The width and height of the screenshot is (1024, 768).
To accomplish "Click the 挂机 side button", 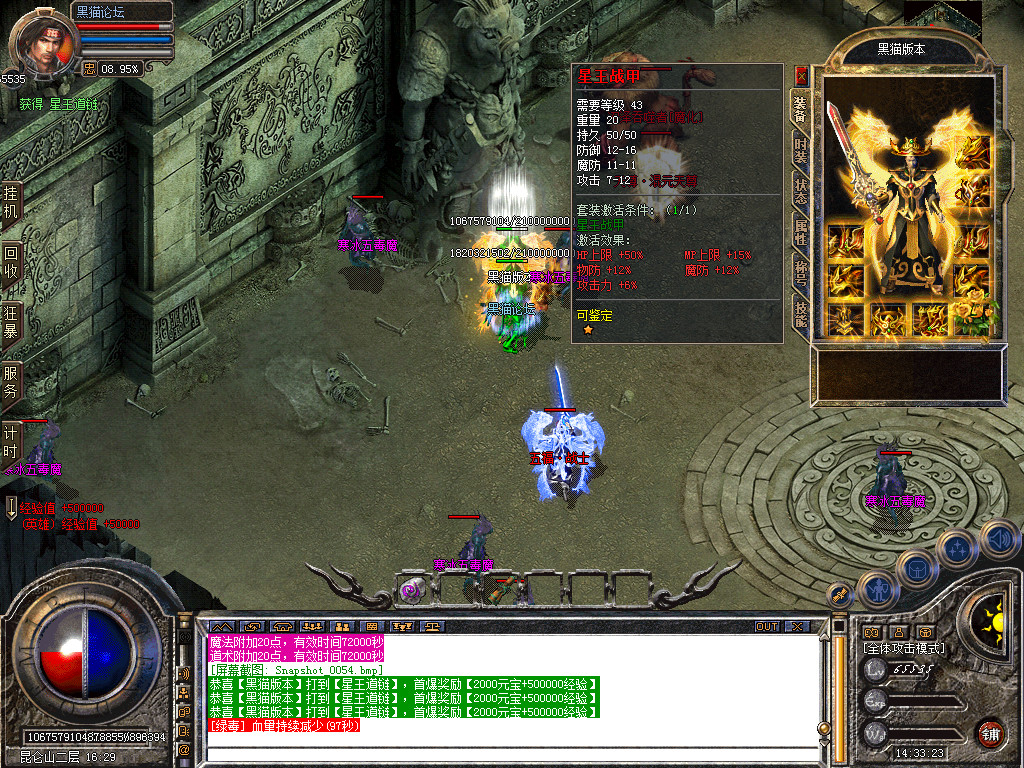I will tap(11, 203).
